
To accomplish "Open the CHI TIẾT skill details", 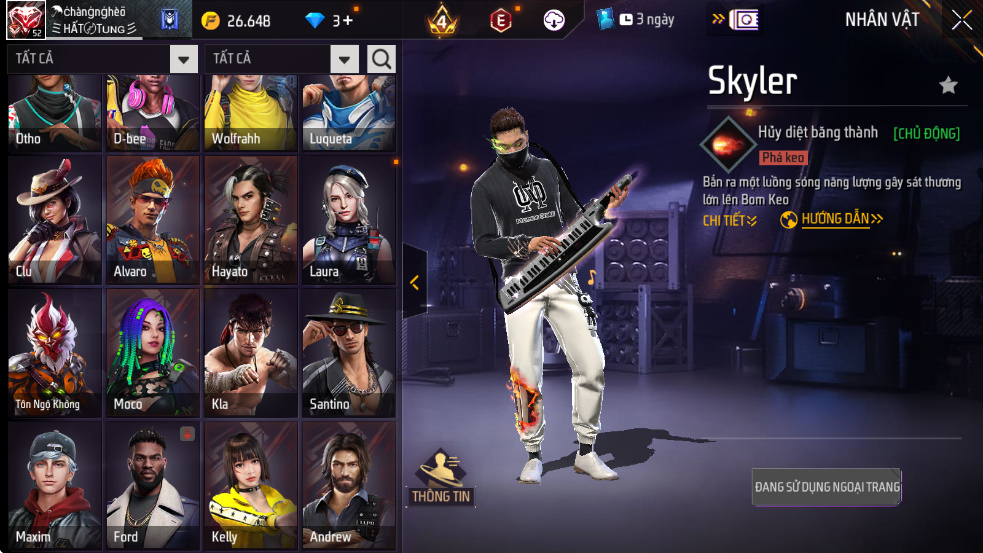I will 730,220.
